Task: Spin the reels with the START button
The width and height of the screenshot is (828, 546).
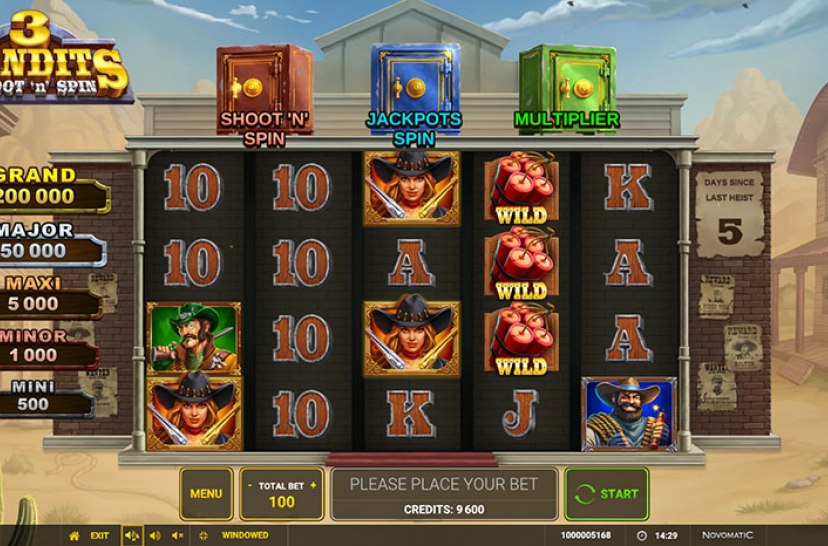Action: [x=606, y=493]
